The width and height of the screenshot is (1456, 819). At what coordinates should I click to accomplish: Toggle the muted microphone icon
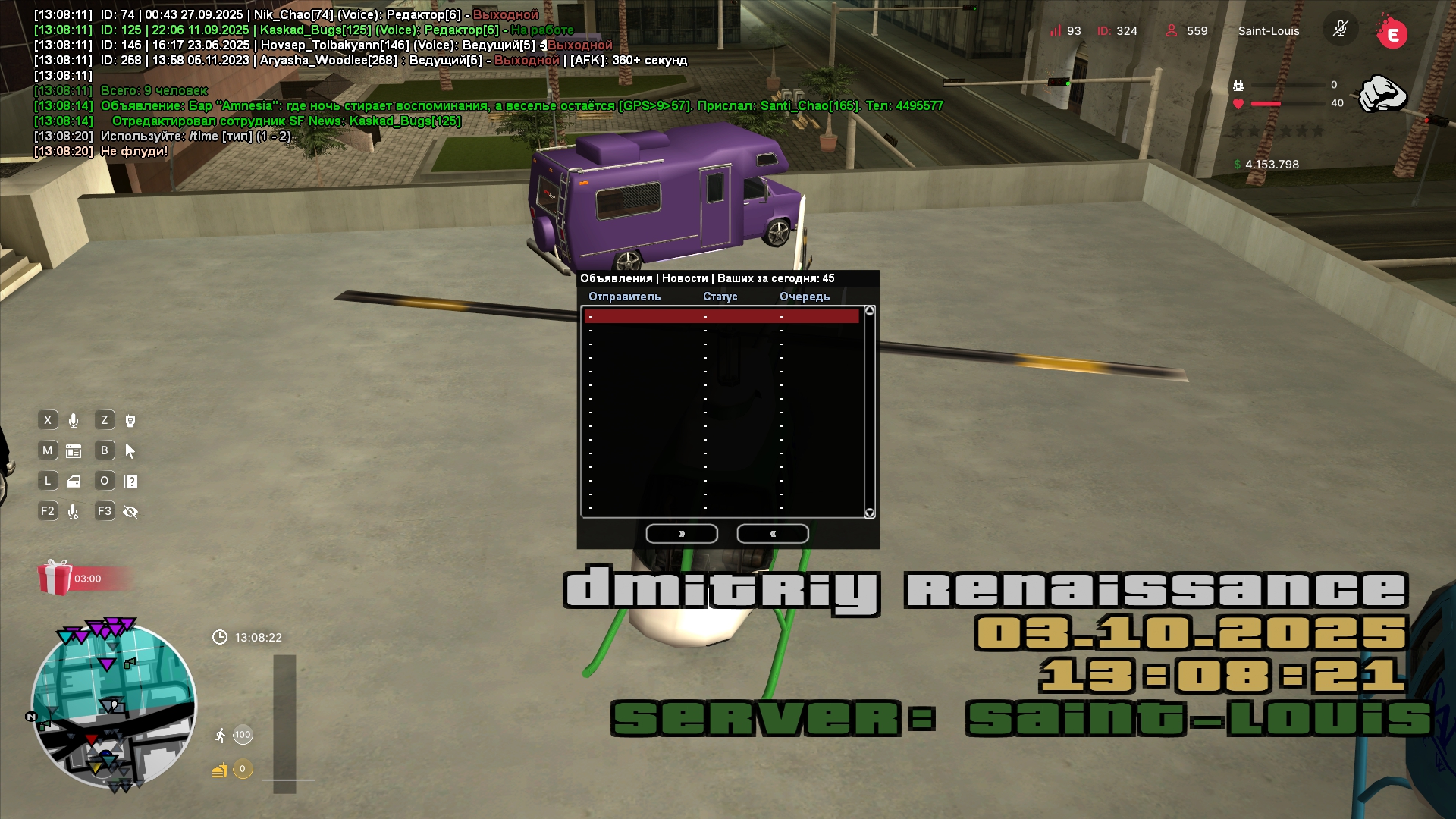pyautogui.click(x=1340, y=30)
